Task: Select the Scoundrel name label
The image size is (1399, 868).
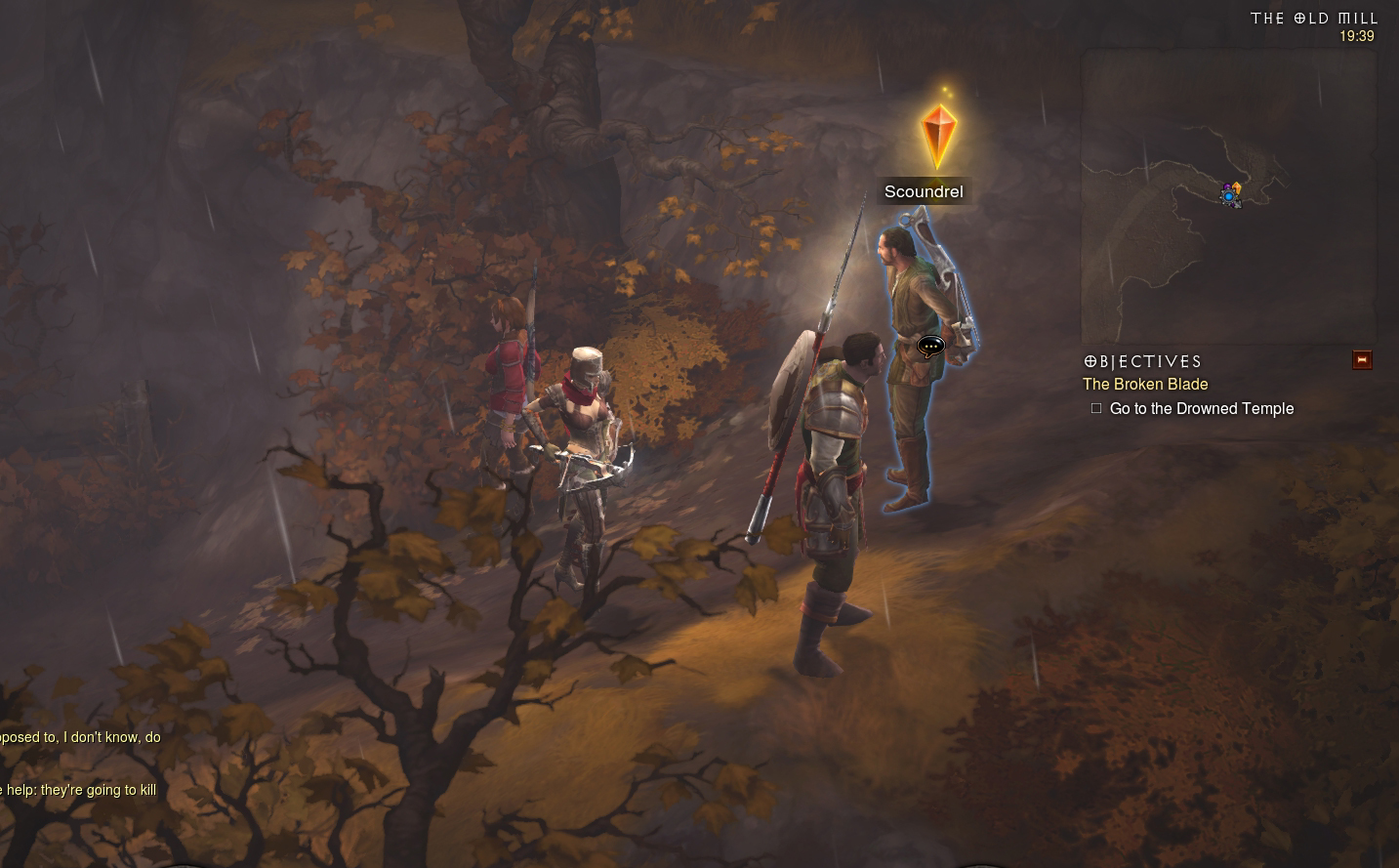Action: (924, 192)
